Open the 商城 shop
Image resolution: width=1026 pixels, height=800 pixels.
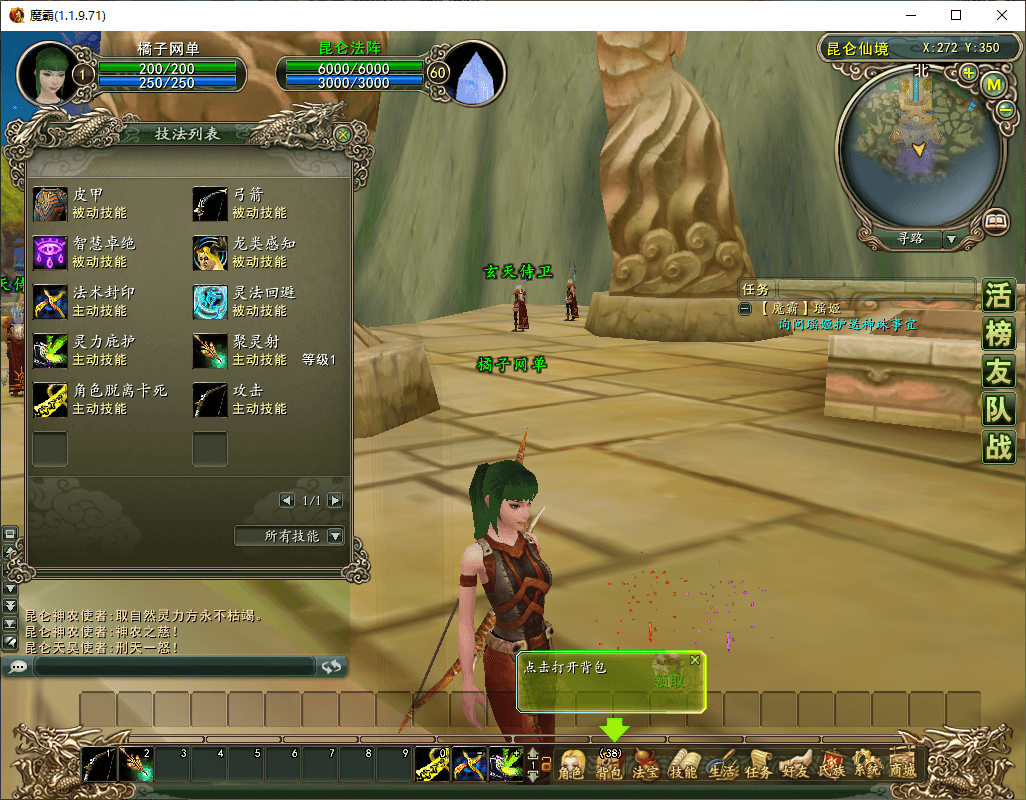pyautogui.click(x=902, y=766)
